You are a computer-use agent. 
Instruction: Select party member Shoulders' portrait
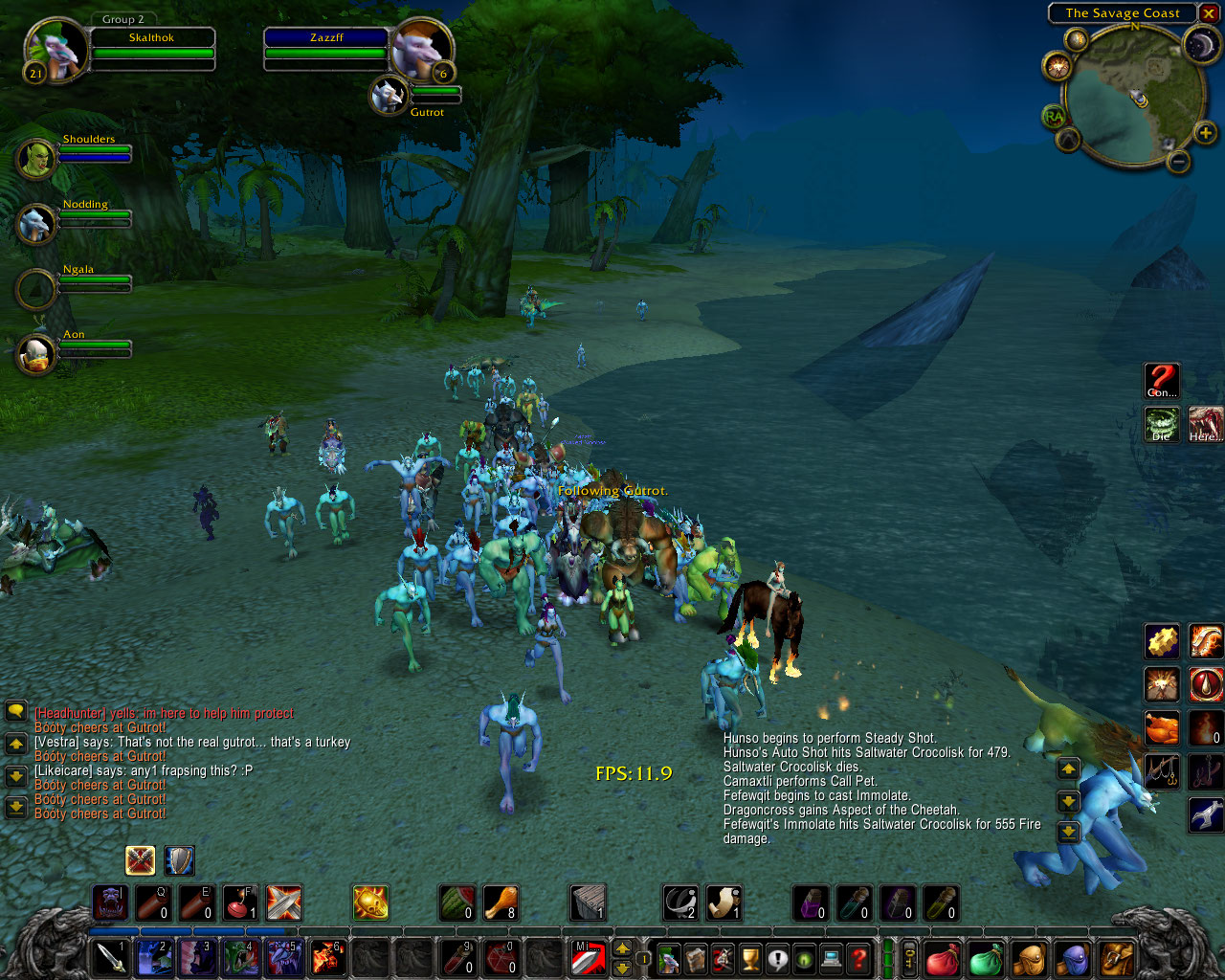coord(35,159)
